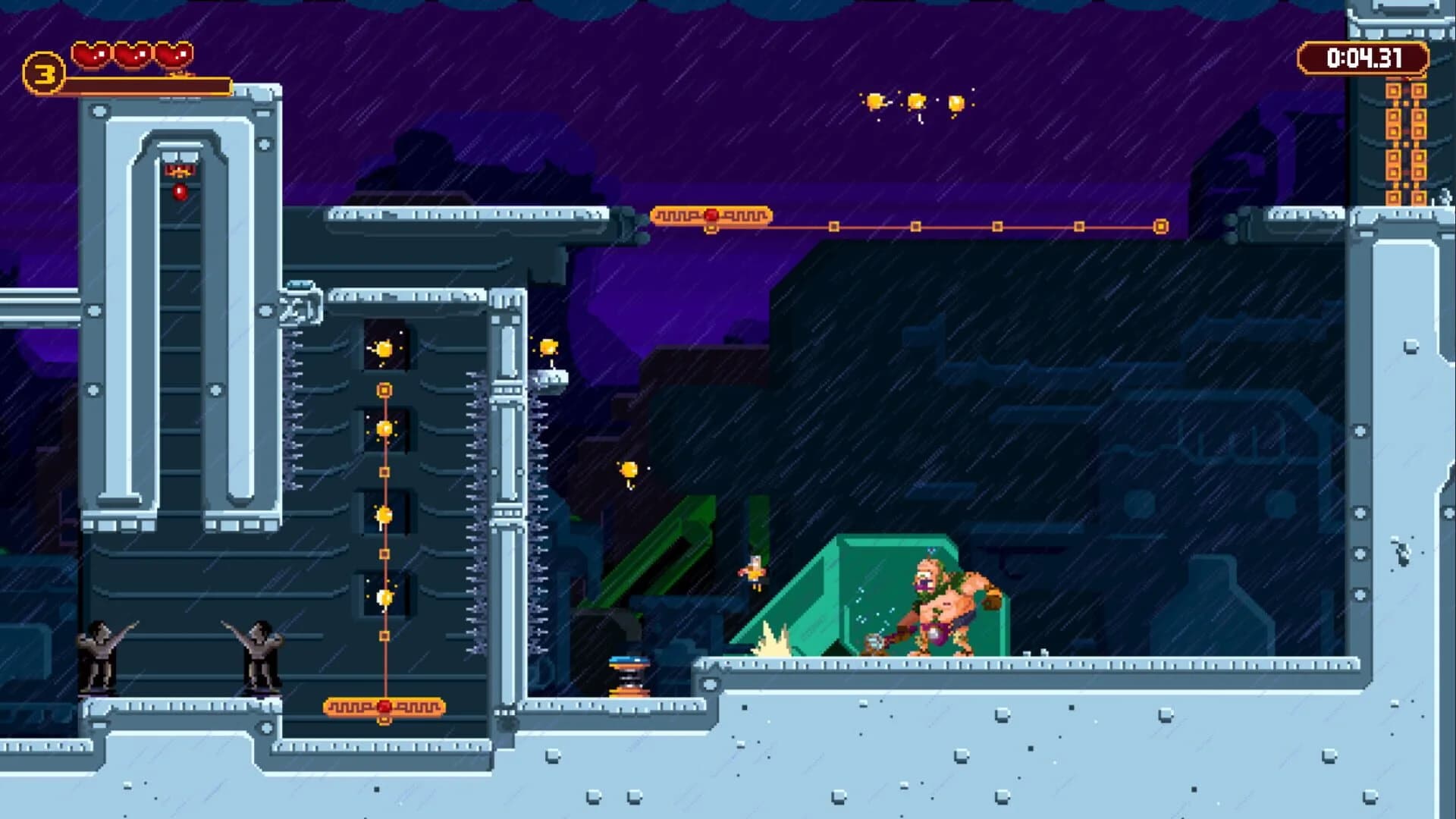
Task: Click the top node of the vertical rail chain
Action: pyautogui.click(x=385, y=388)
